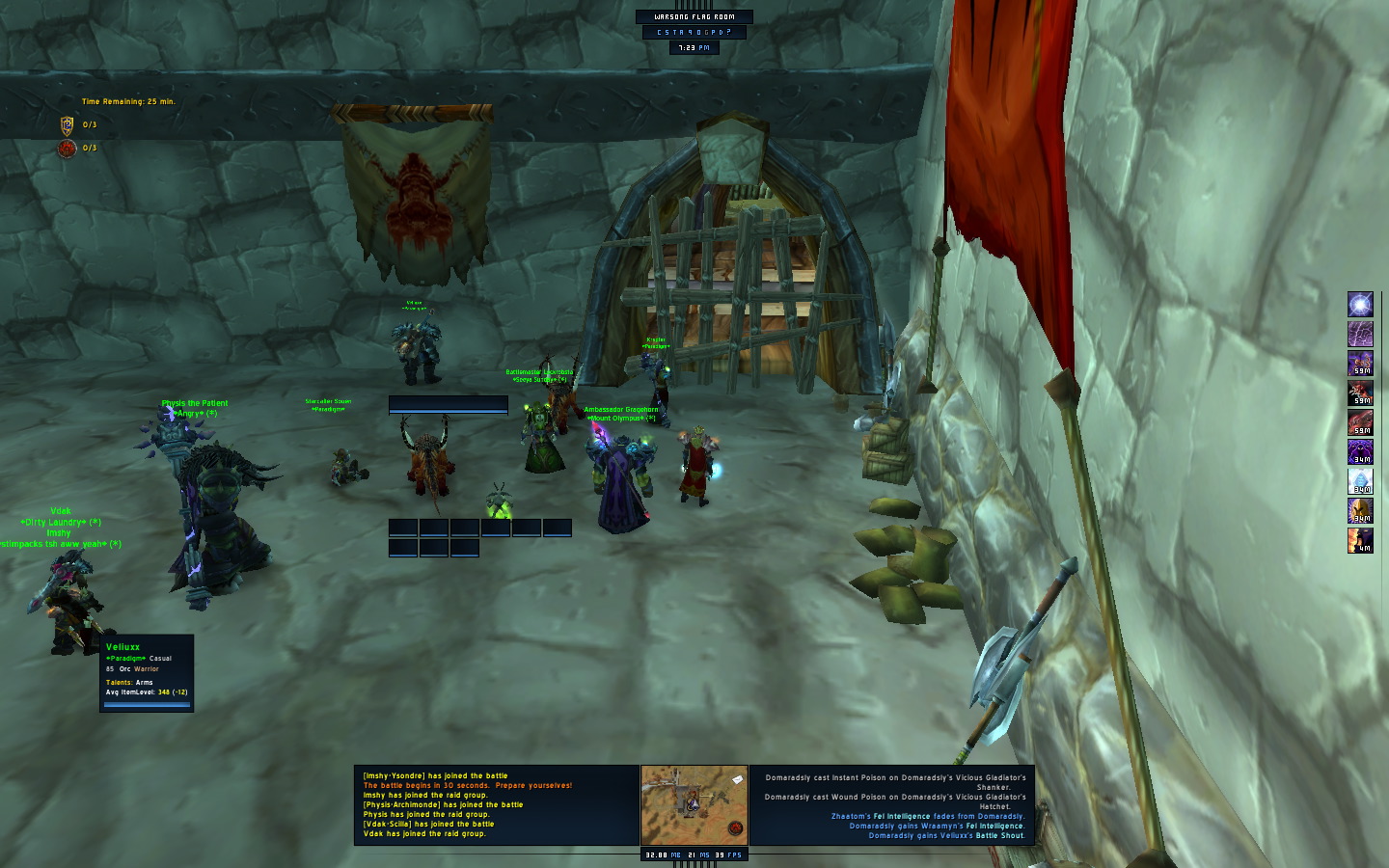Screen dimensions: 1389x868
Task: Click the Horde emblem score icon
Action: [68, 149]
